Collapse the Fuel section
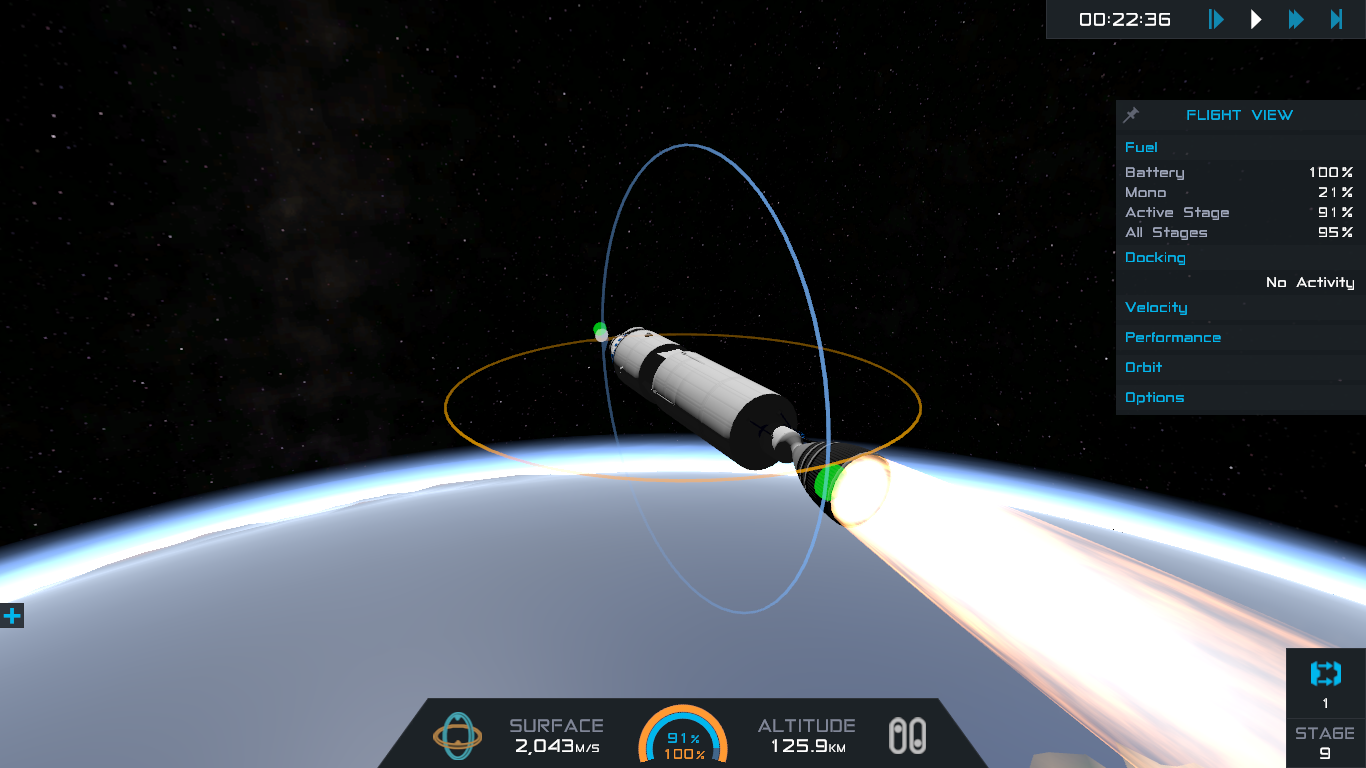Viewport: 1366px width, 768px height. point(1141,147)
